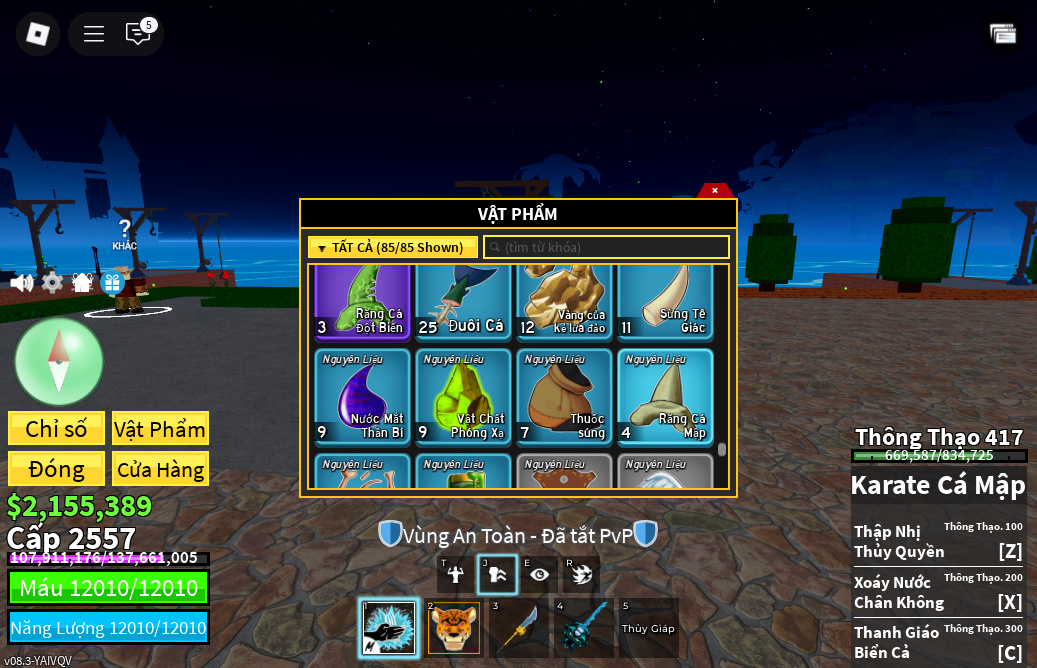Viewport: 1037px width, 668px height.
Task: Open the Roblox chat button
Action: tap(138, 34)
